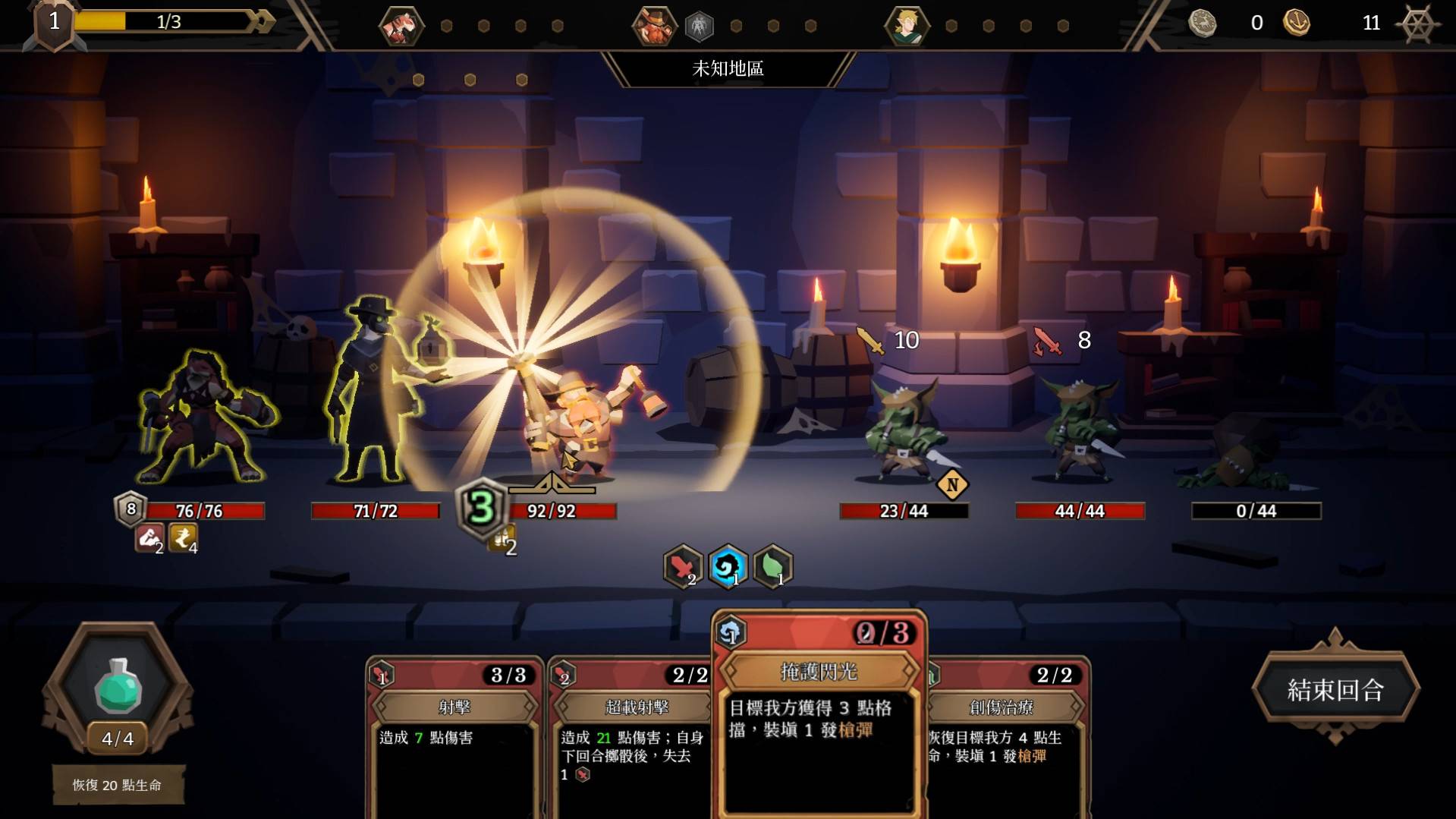Open the blonde elf character portrait
The height and width of the screenshot is (819, 1456).
pyautogui.click(x=907, y=25)
